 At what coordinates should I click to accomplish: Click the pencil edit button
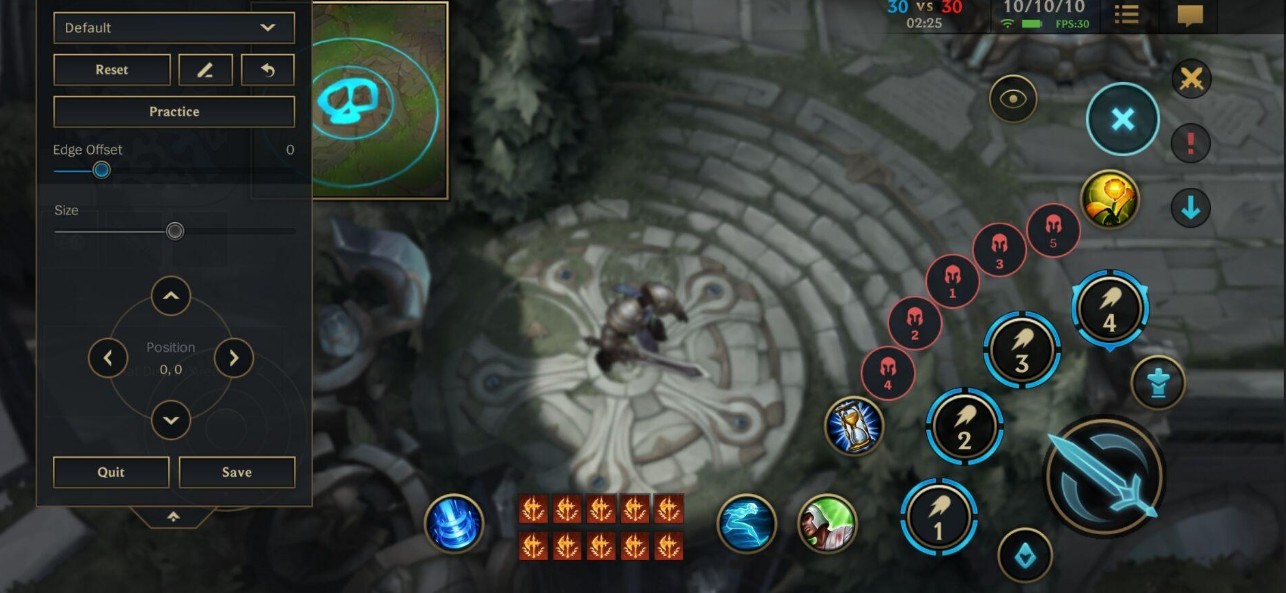pos(205,70)
